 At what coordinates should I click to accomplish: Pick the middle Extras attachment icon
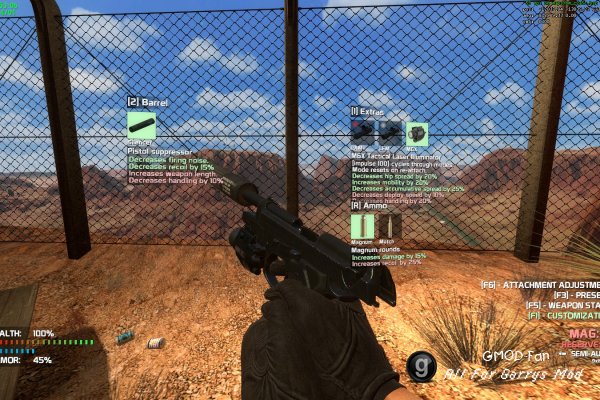click(389, 133)
